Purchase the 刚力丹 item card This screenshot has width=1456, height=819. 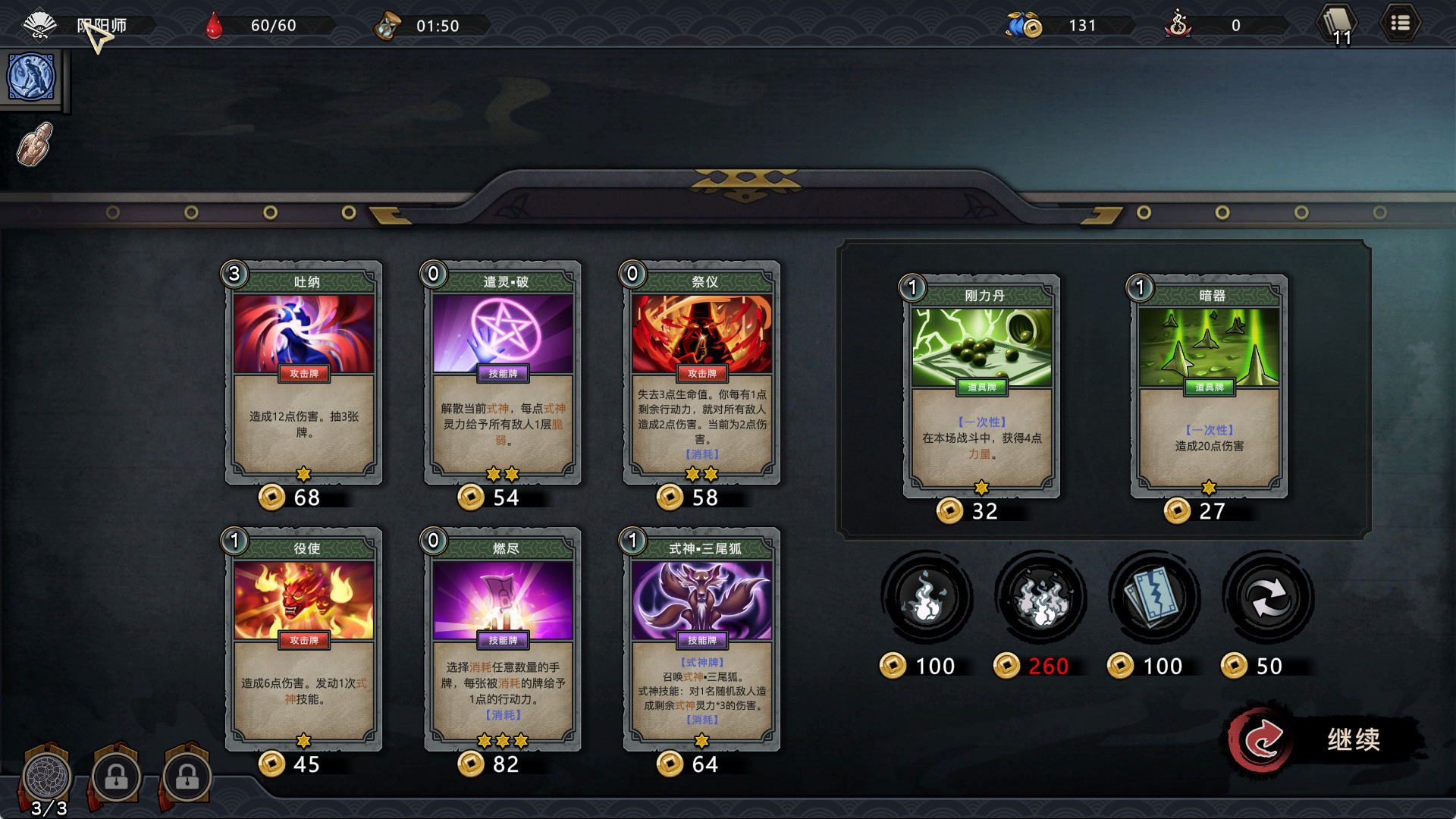[x=981, y=387]
